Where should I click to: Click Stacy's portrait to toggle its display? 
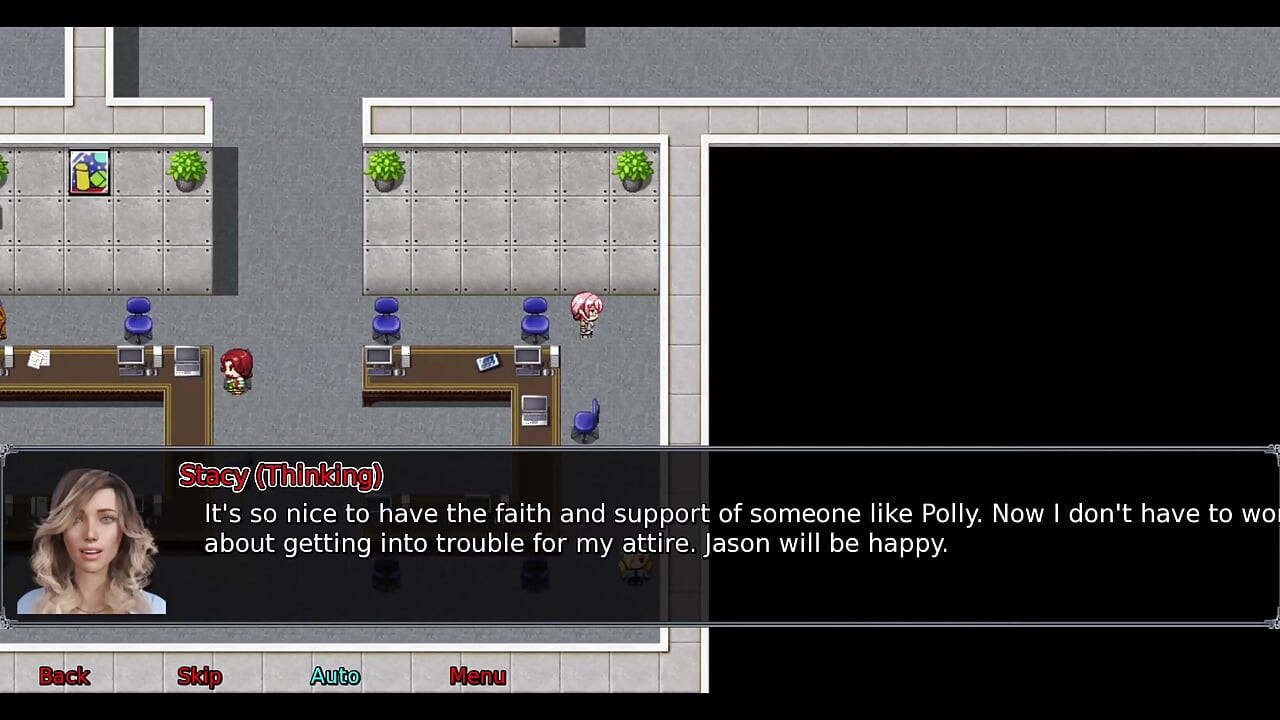click(x=90, y=535)
